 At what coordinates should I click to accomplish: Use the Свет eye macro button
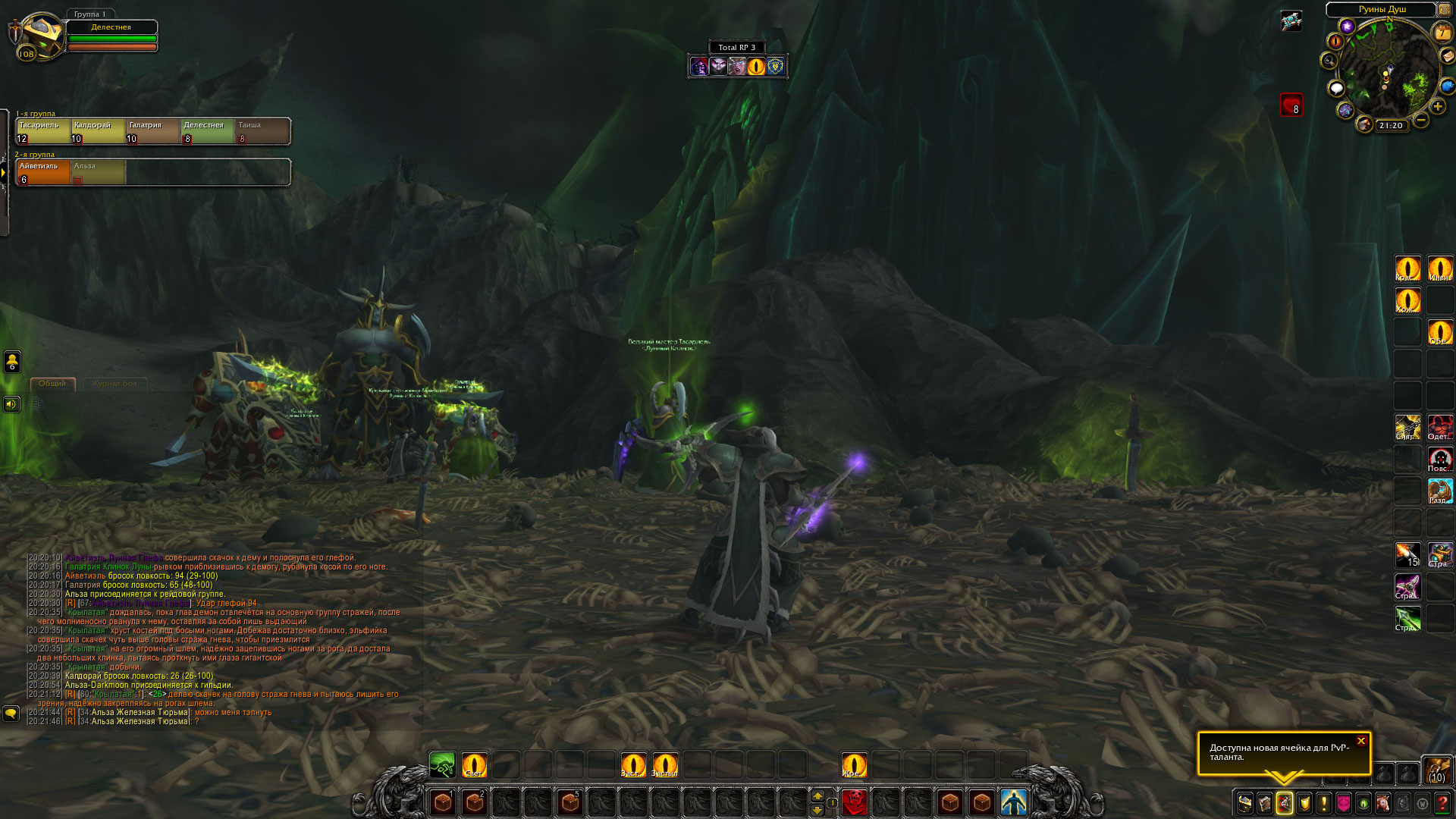tap(474, 765)
